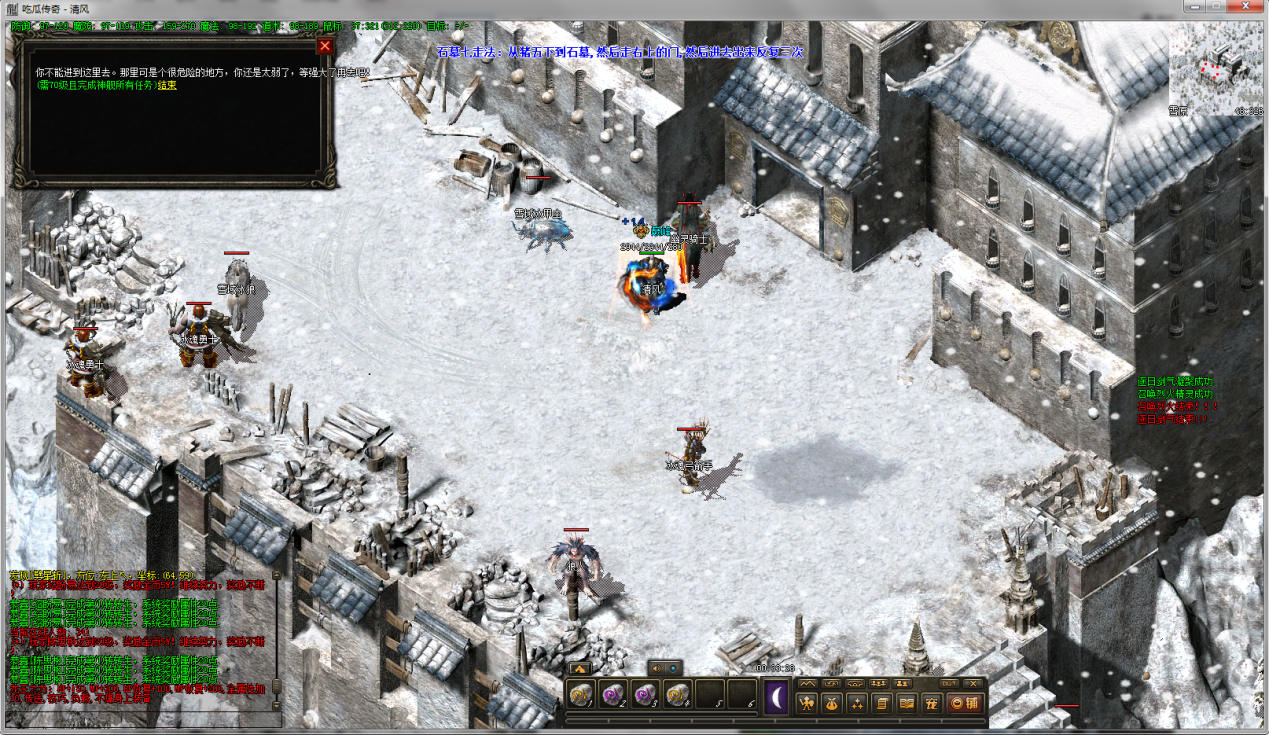Expand the hotbar with the up-arrow tab
Viewport: 1269px width, 735px height.
pyautogui.click(x=578, y=668)
